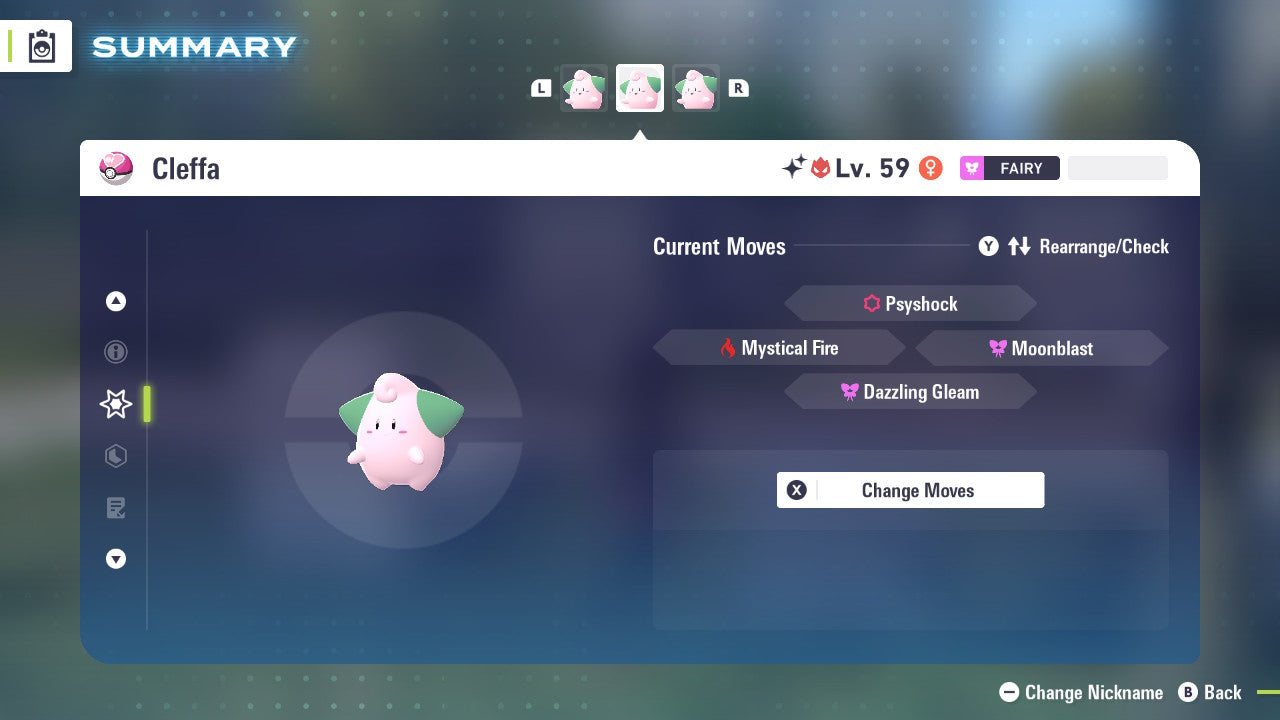Open the memo notes icon in the sidebar
Image resolution: width=1280 pixels, height=720 pixels.
tap(115, 508)
